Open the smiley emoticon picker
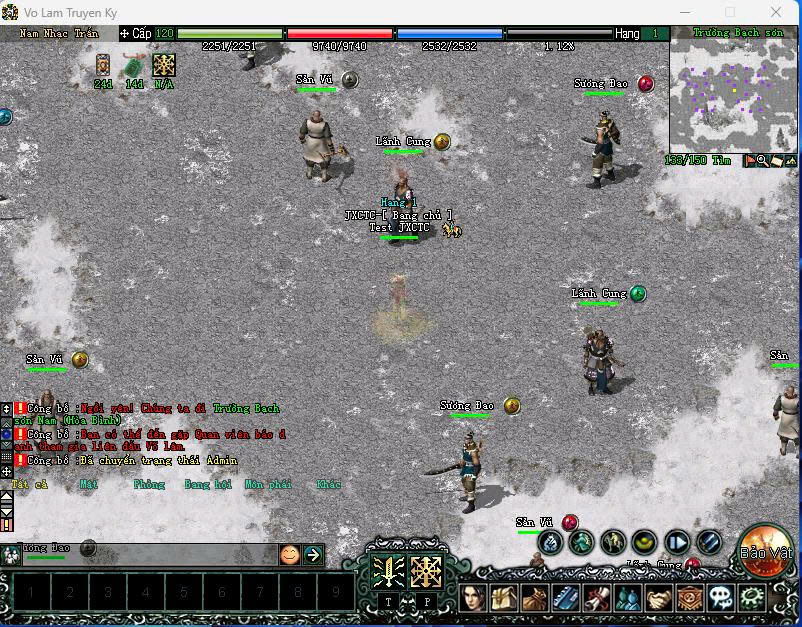Image resolution: width=802 pixels, height=627 pixels. pos(289,554)
